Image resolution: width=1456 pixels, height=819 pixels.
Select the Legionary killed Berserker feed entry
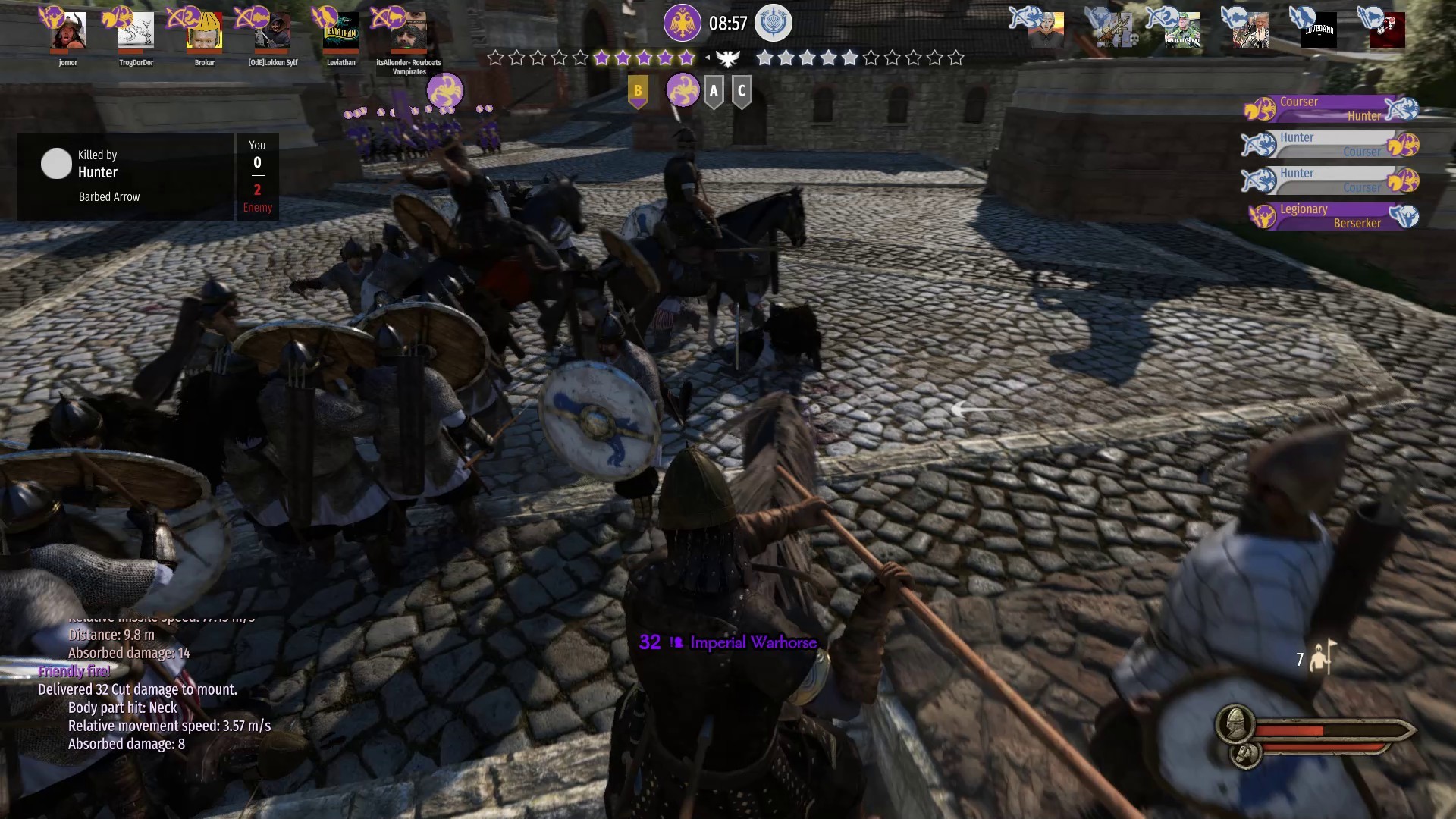(x=1331, y=216)
